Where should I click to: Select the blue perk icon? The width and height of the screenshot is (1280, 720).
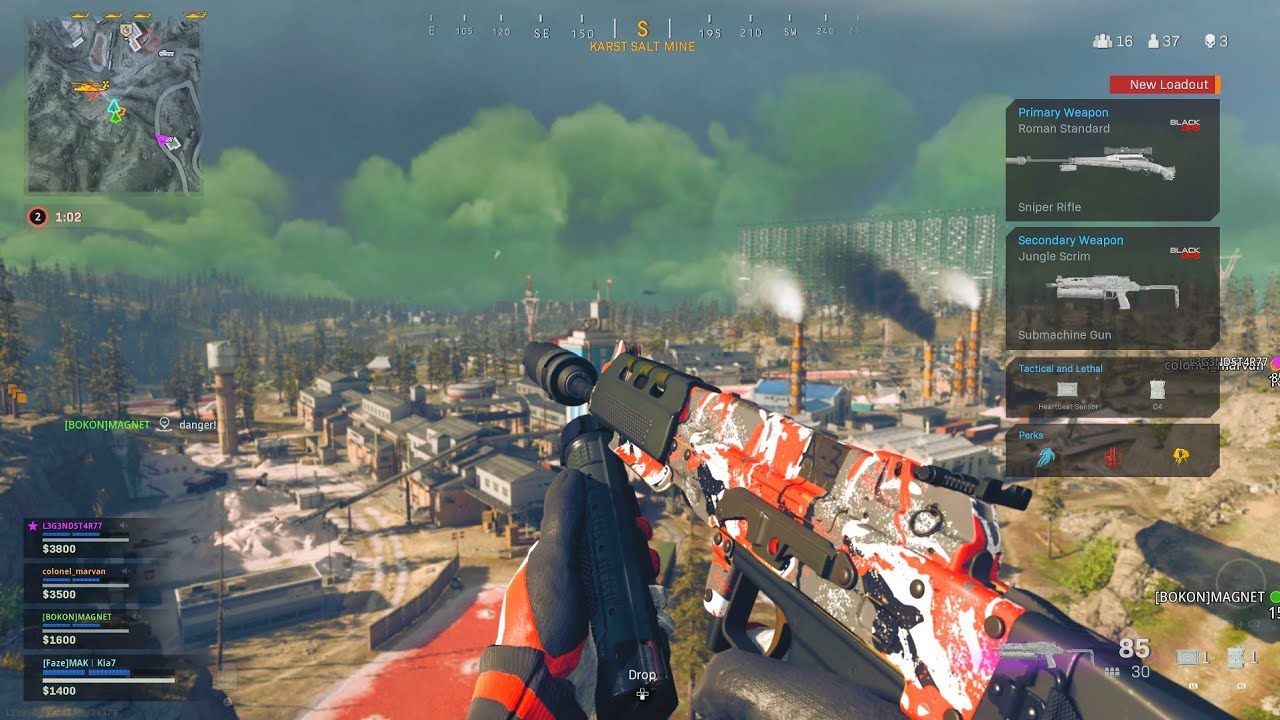pos(1046,457)
